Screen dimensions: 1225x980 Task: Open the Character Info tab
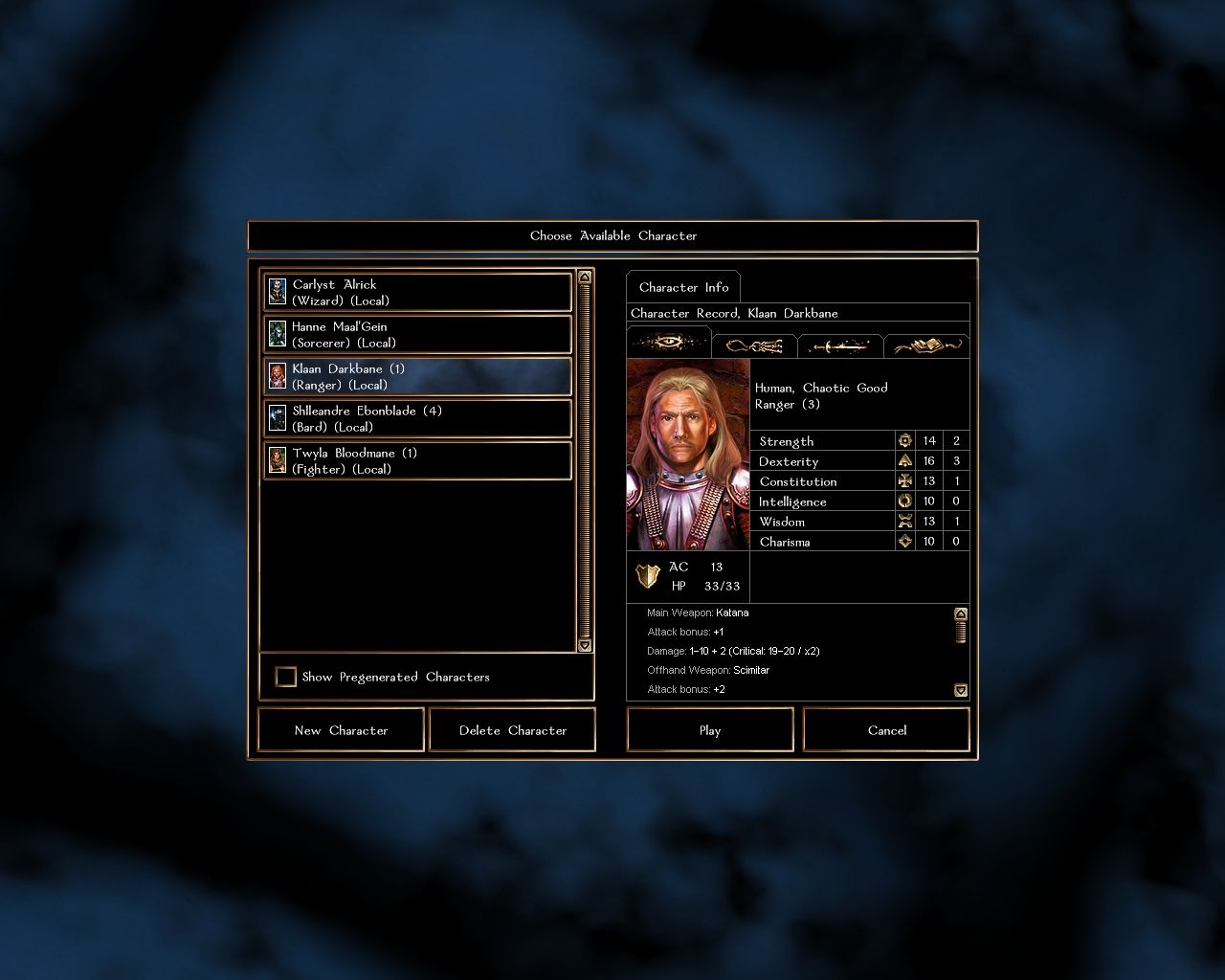tap(683, 287)
